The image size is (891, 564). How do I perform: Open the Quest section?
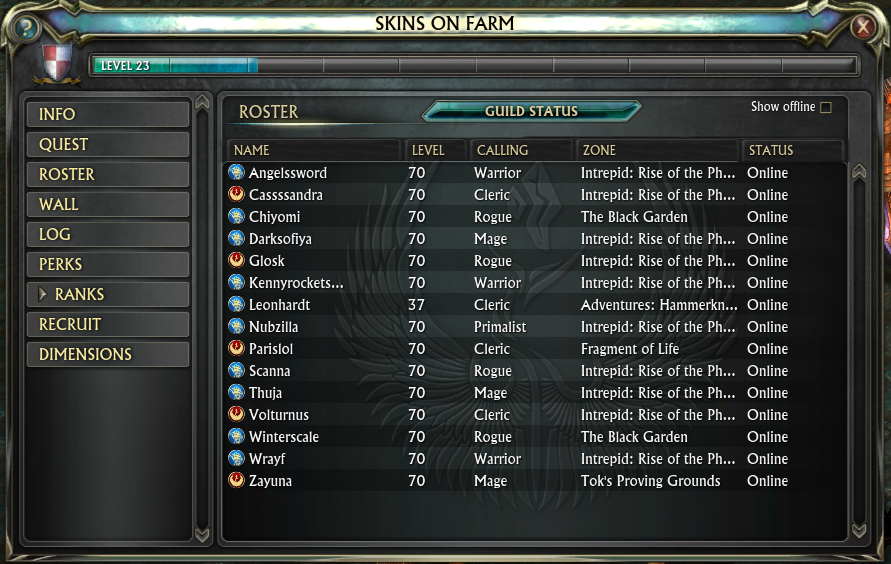tap(108, 144)
